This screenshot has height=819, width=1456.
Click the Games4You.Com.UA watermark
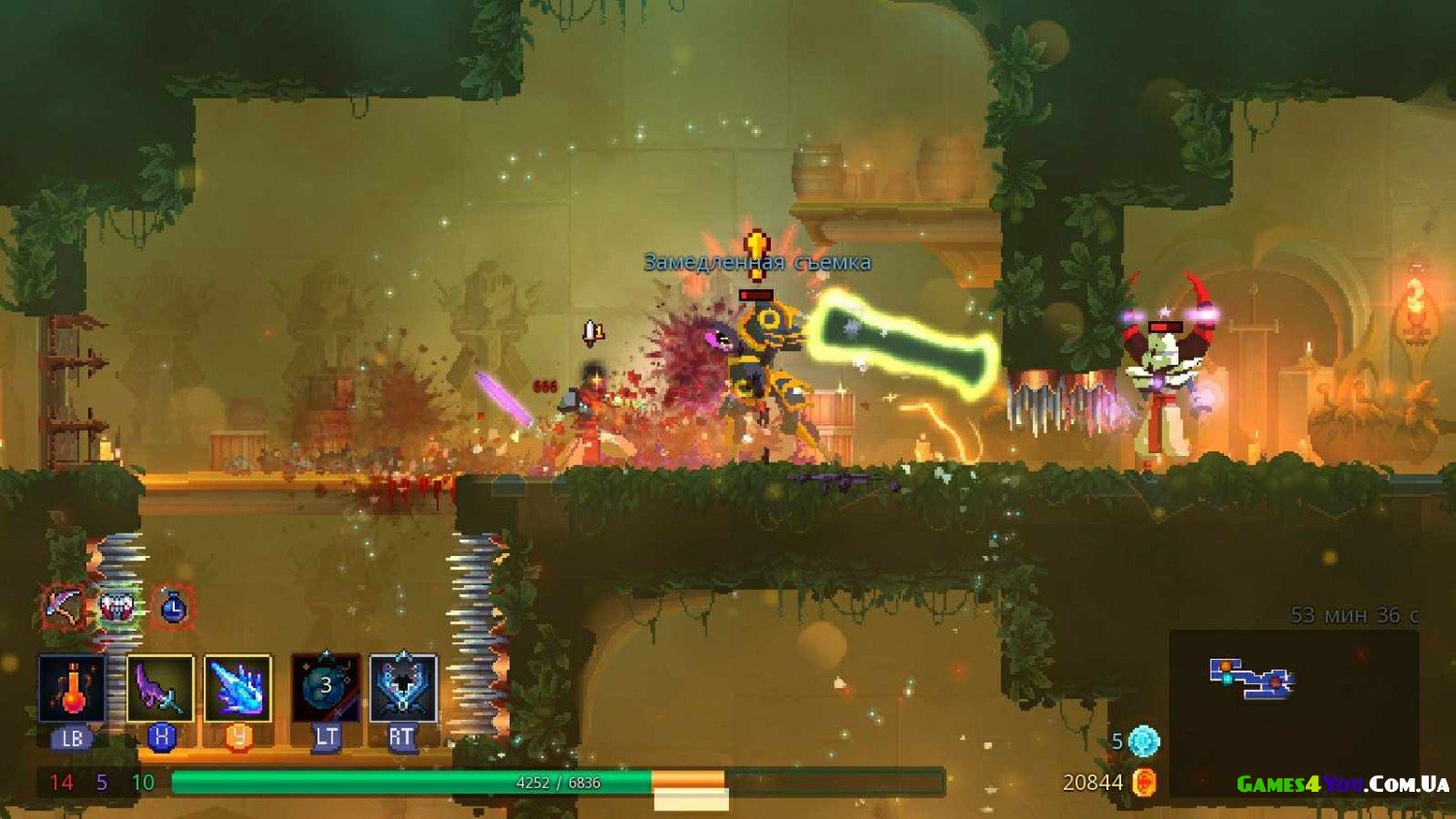1342,784
